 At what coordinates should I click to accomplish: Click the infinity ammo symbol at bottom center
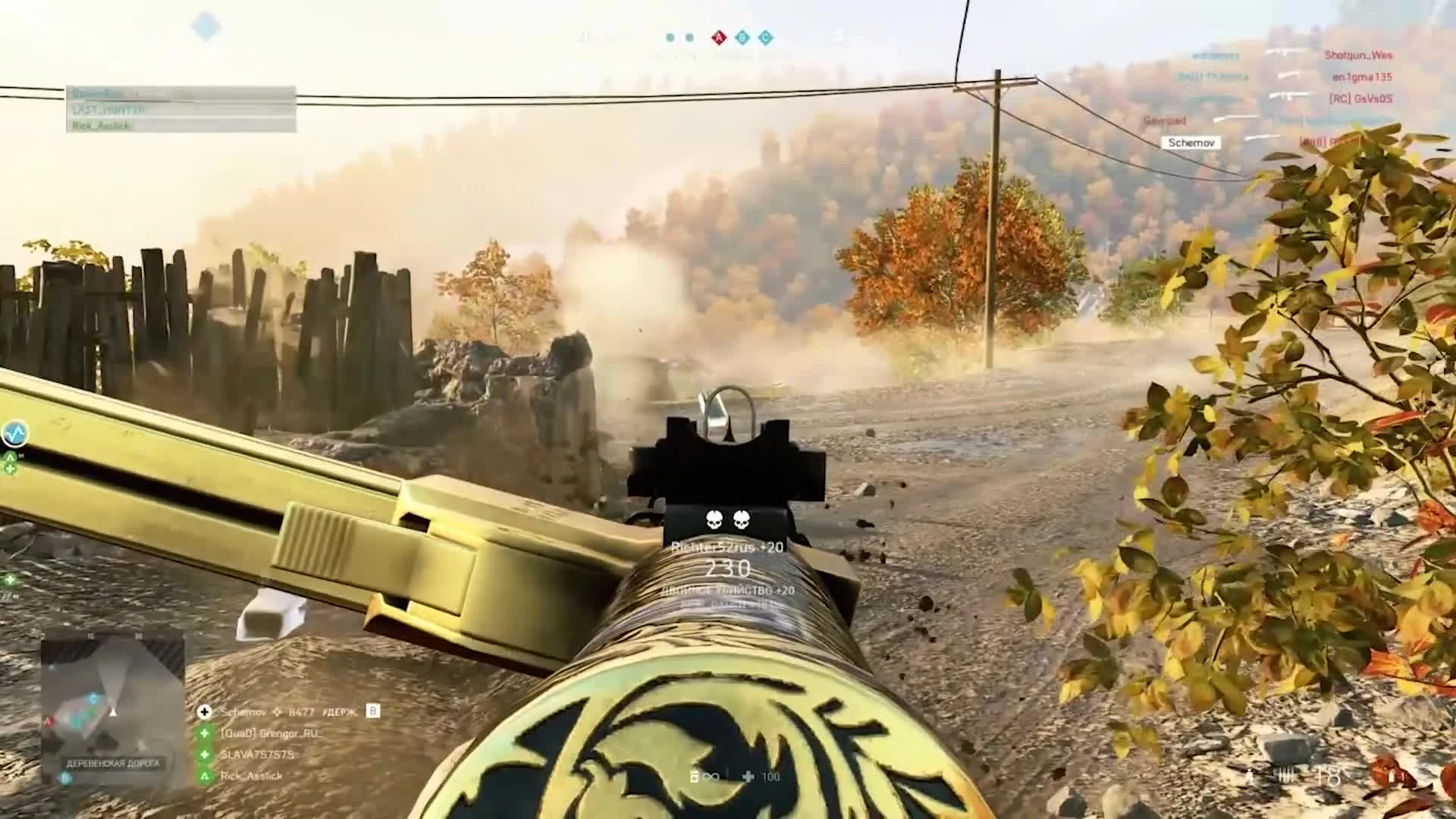pos(710,776)
